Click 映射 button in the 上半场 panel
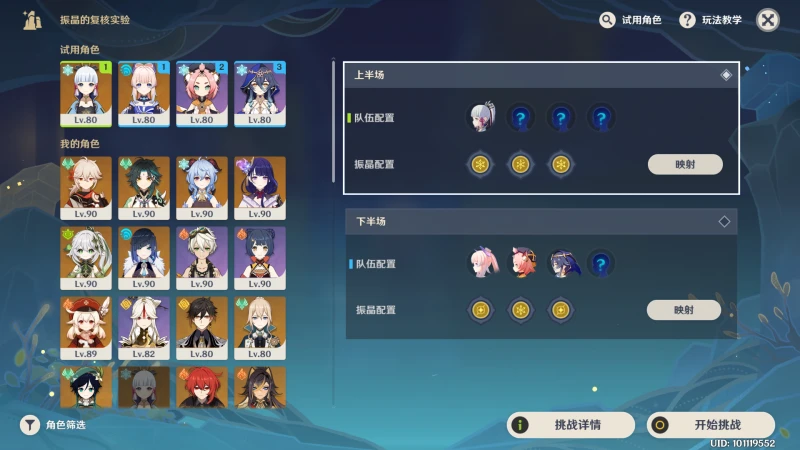The image size is (800, 450). point(685,165)
